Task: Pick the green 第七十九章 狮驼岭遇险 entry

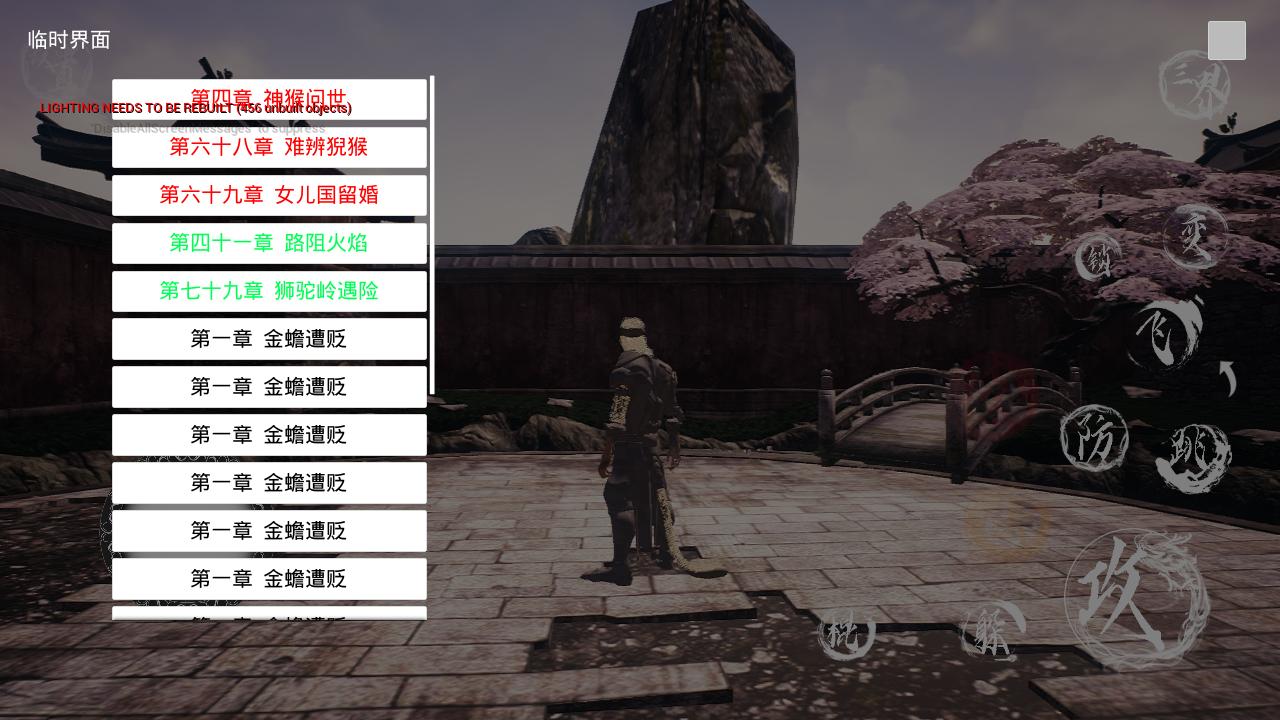Action: 269,291
